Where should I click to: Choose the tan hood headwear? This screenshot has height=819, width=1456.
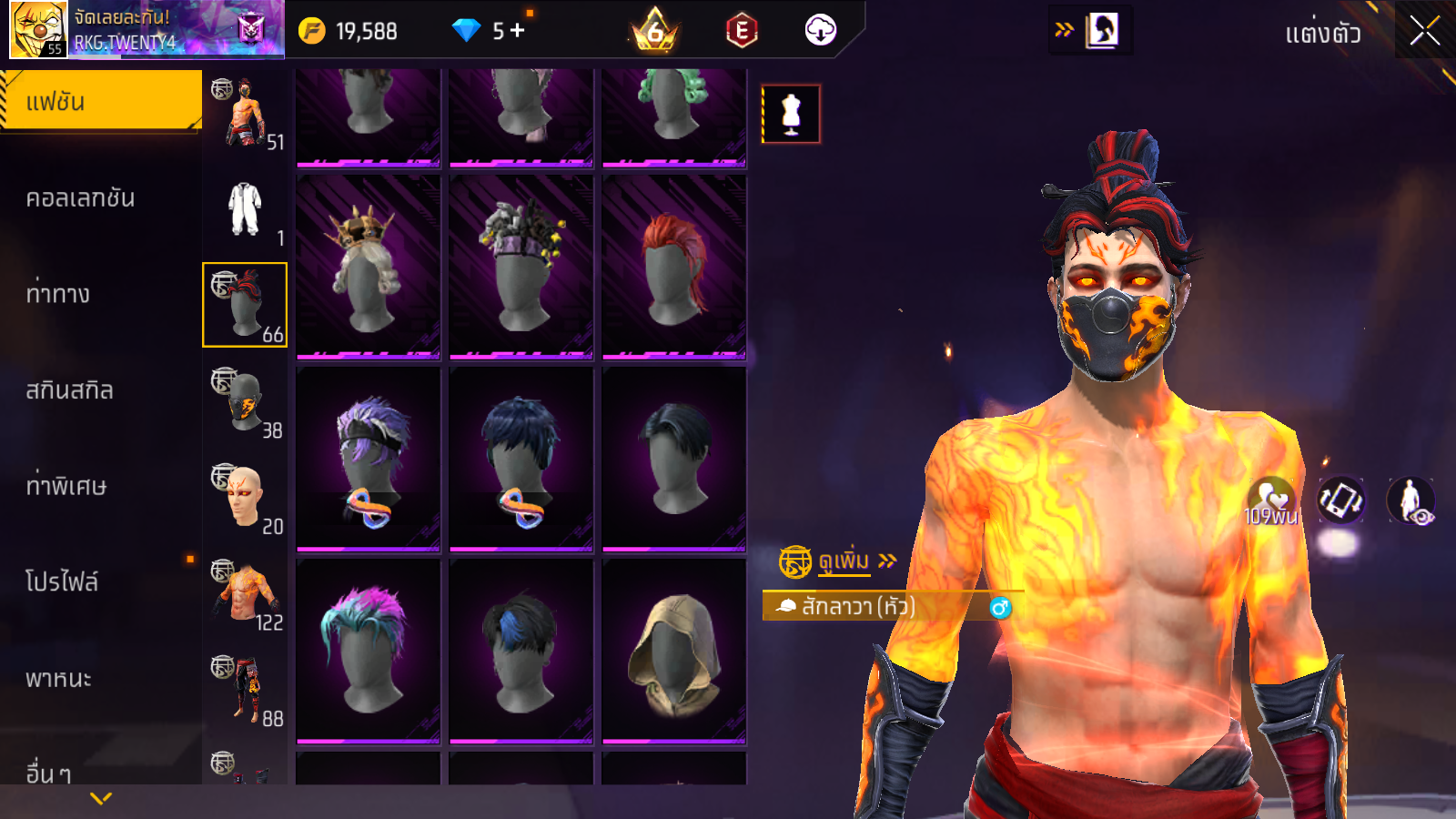(673, 650)
